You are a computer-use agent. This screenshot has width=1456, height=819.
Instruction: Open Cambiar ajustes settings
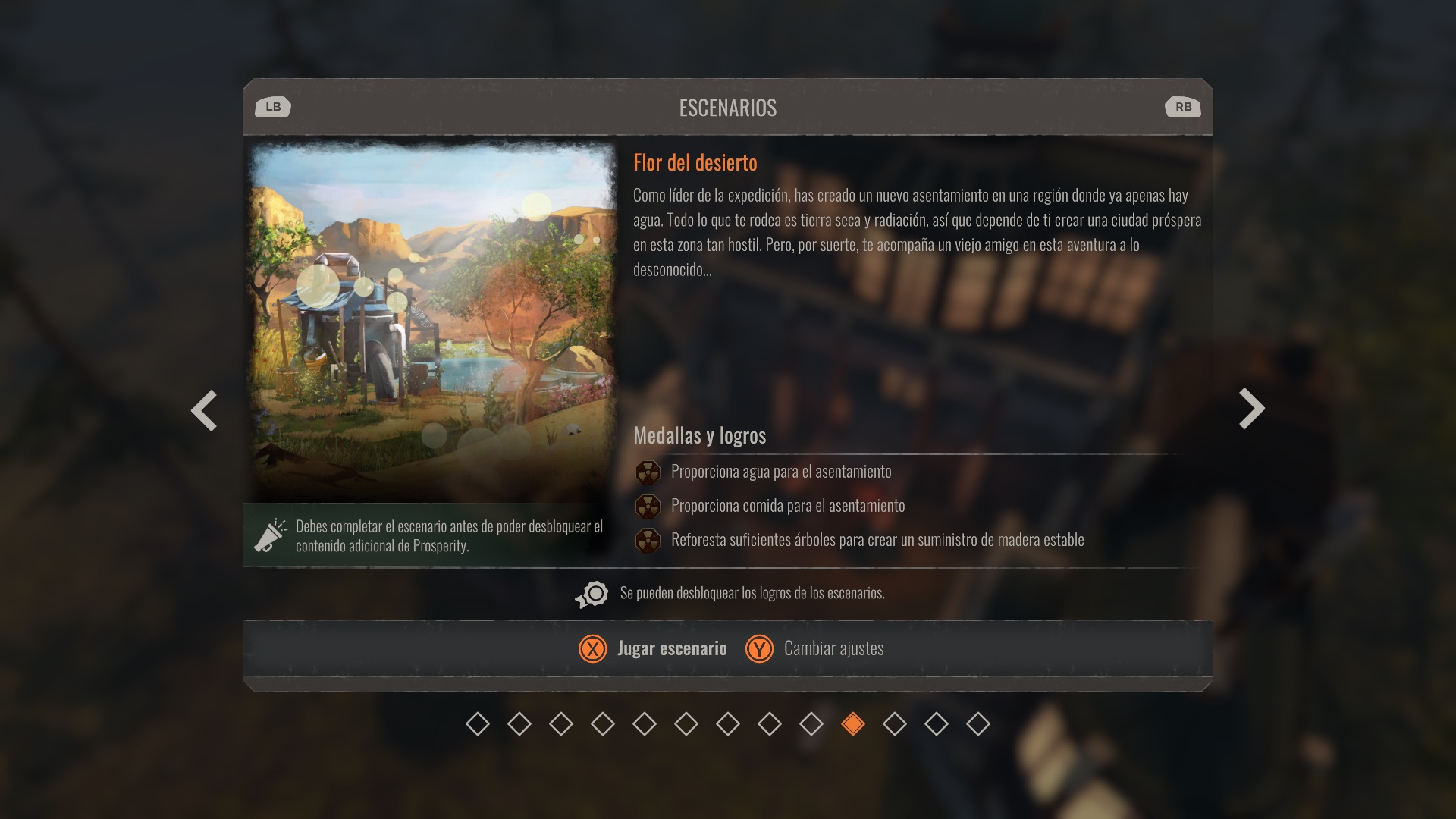816,648
